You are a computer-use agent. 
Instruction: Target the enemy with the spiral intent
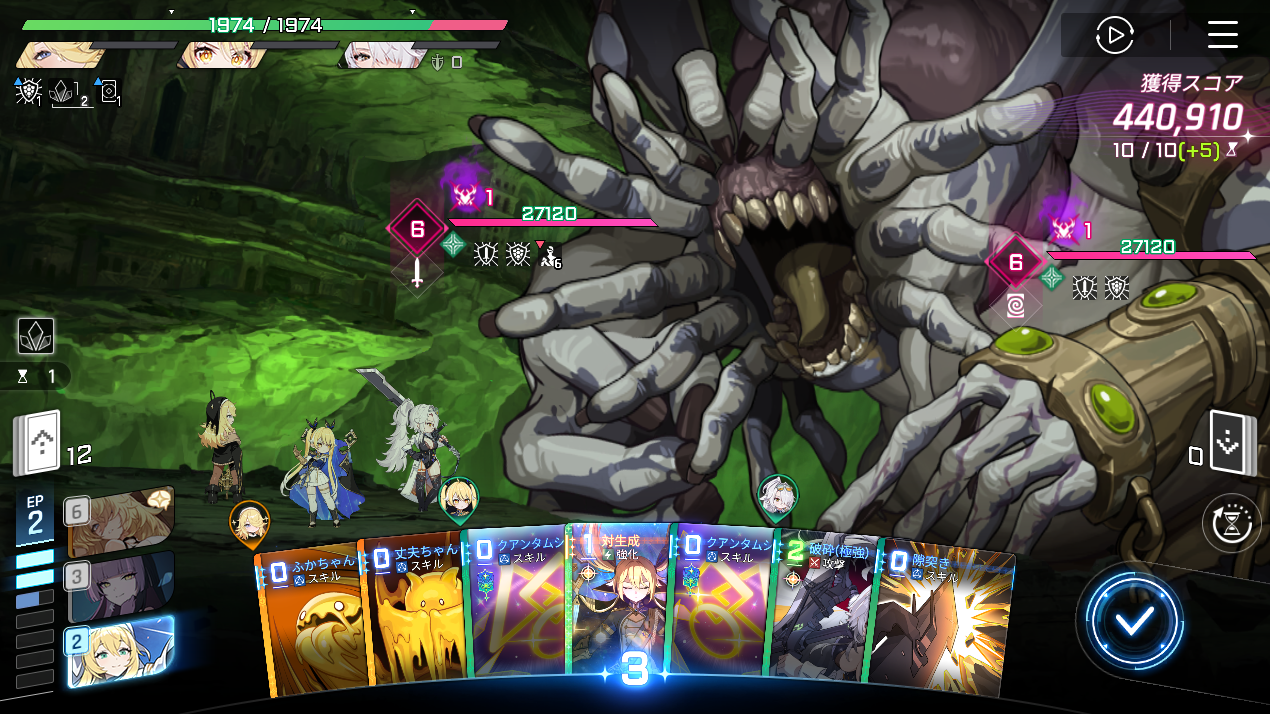click(x=1016, y=264)
